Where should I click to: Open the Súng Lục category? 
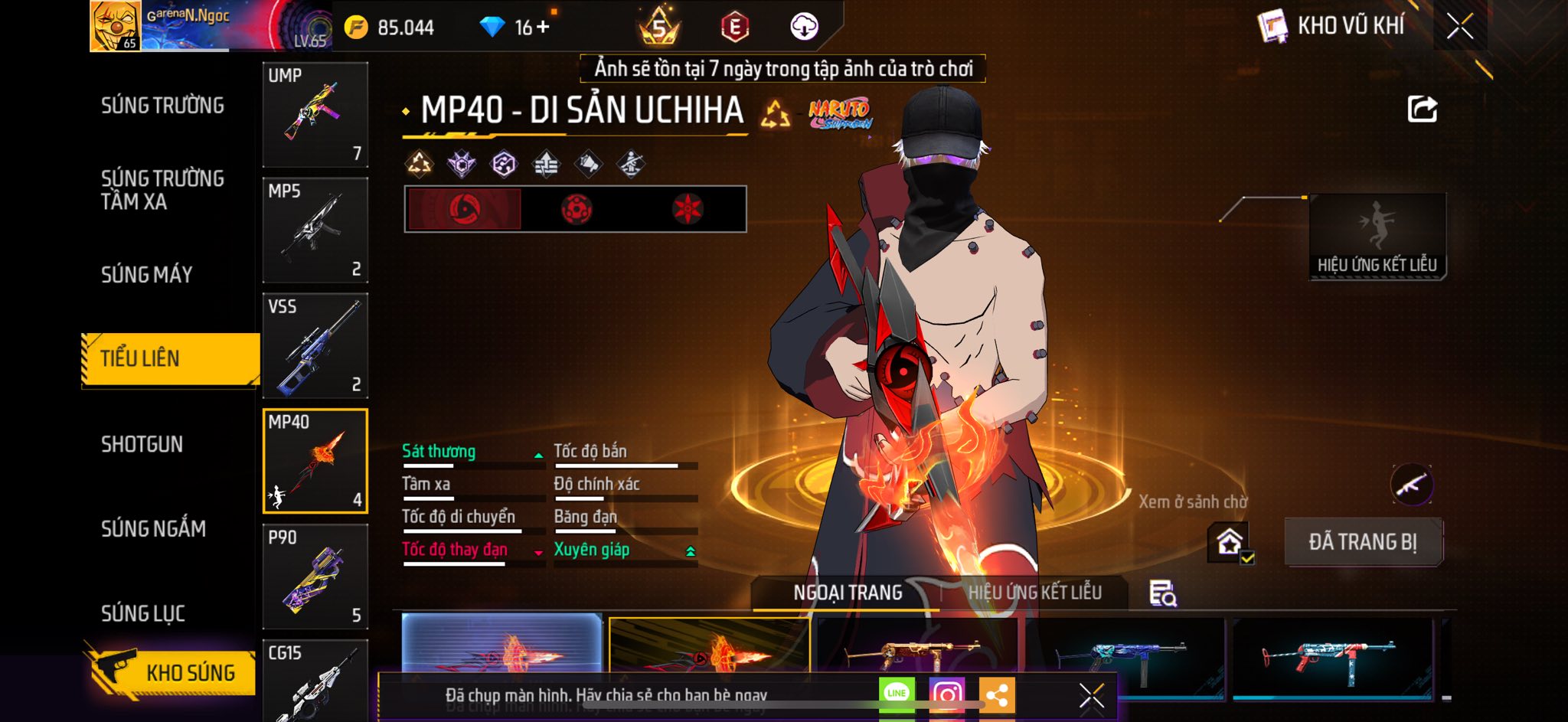tap(143, 613)
